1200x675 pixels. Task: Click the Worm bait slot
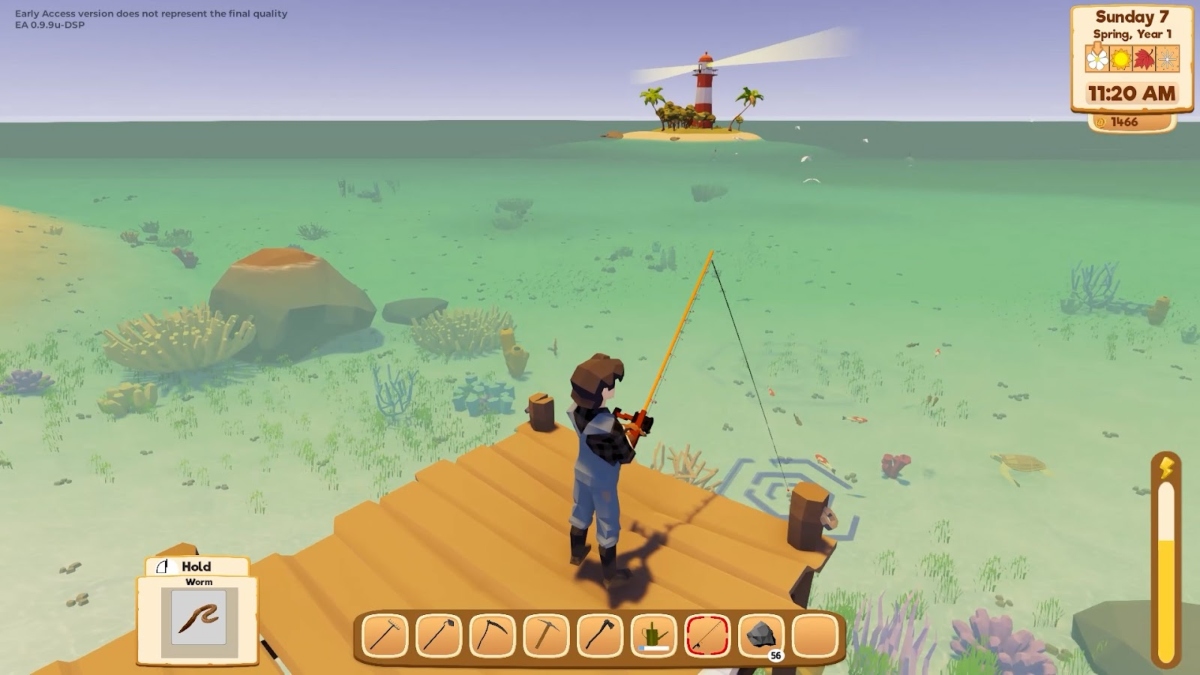click(x=197, y=618)
